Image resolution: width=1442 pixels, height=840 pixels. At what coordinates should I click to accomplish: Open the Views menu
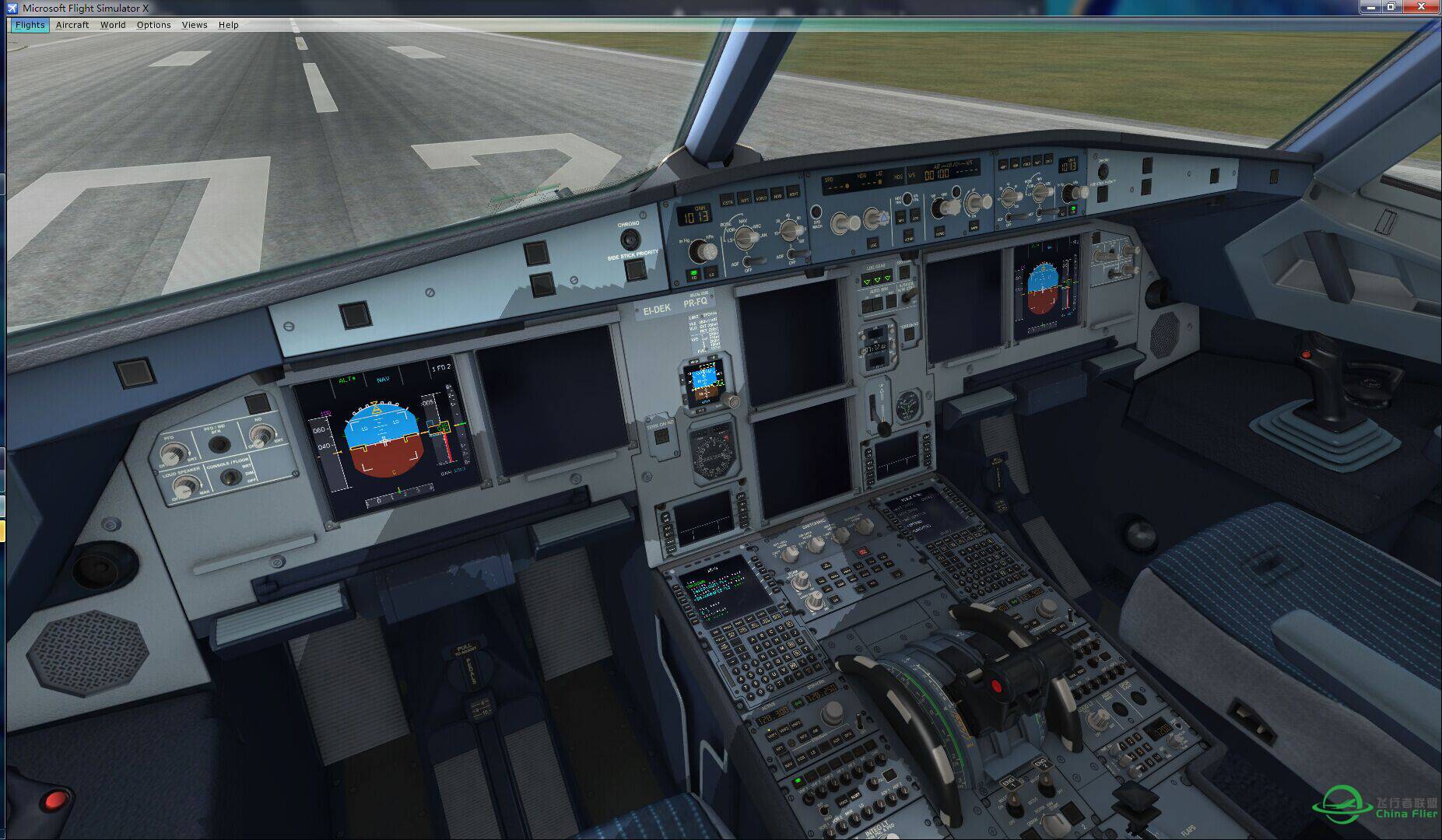(x=193, y=24)
